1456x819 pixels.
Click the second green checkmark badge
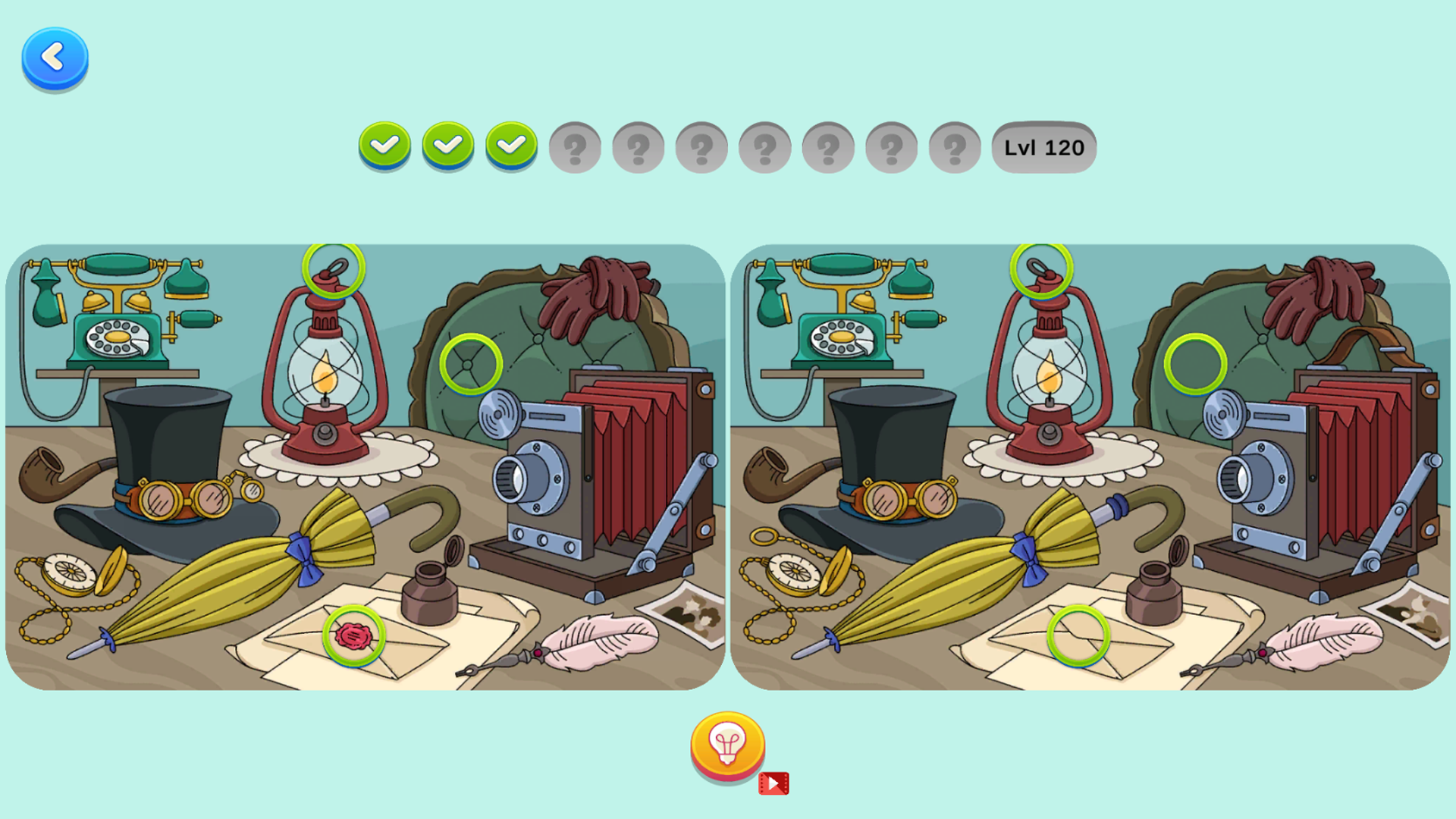448,146
